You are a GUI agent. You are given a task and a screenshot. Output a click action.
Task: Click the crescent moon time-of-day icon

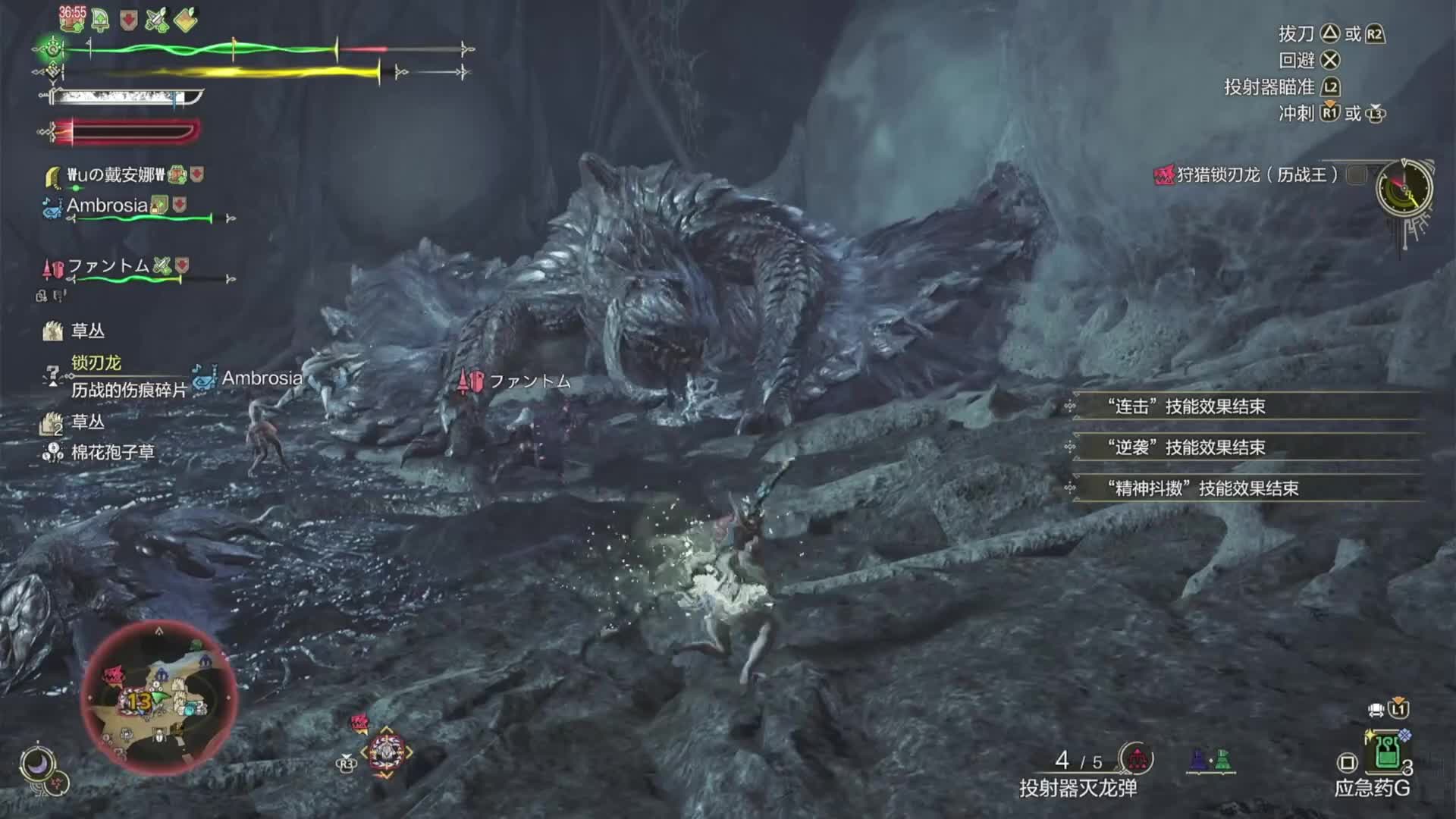(36, 764)
